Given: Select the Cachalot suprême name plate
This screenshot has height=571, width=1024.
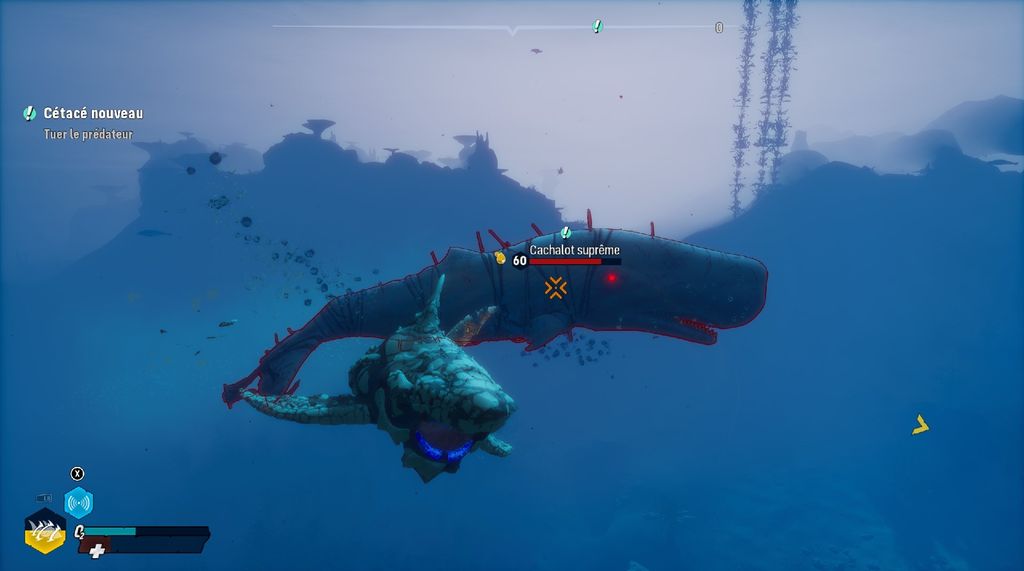Looking at the screenshot, I should point(574,250).
